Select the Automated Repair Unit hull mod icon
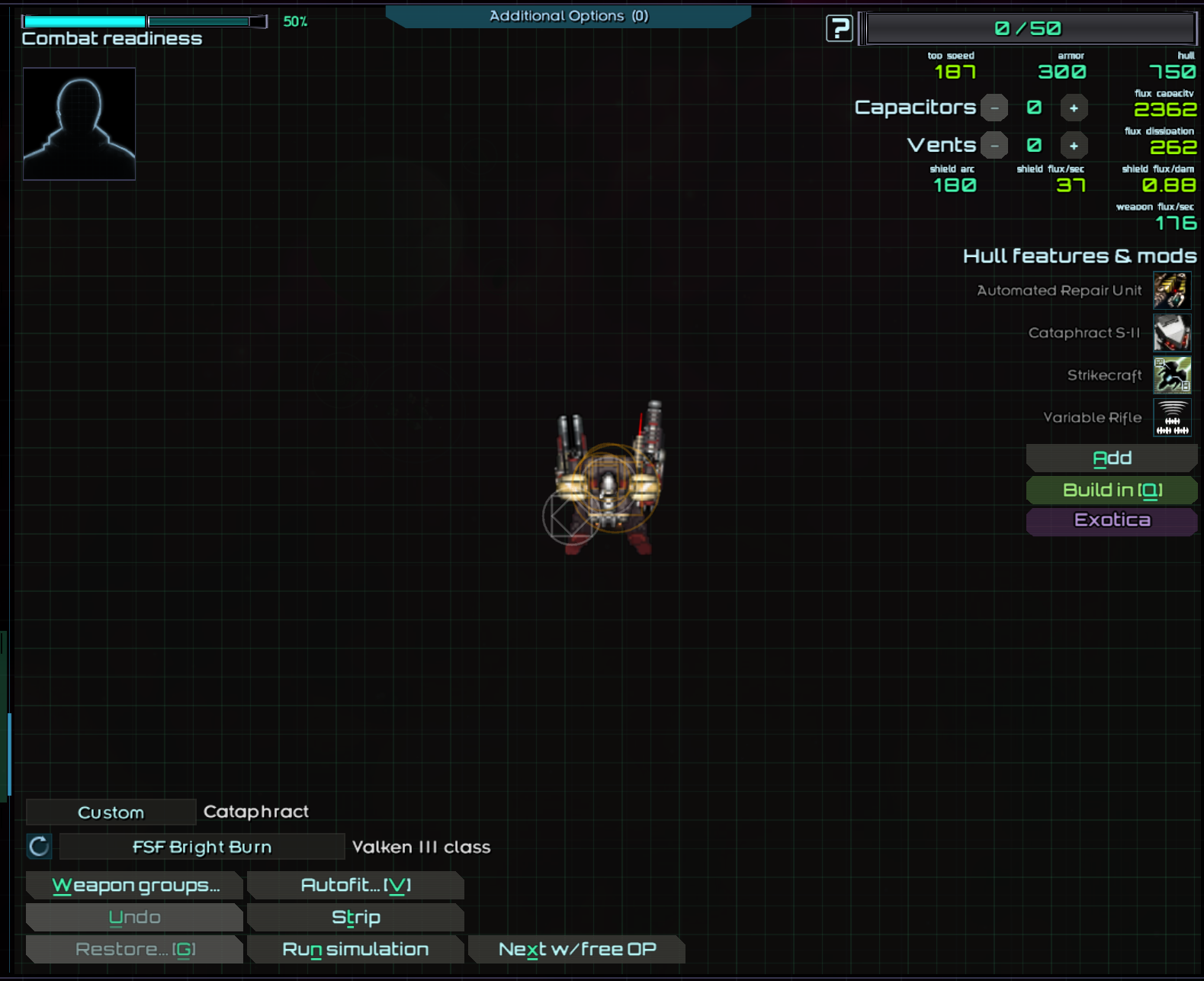1204x981 pixels. tap(1172, 291)
